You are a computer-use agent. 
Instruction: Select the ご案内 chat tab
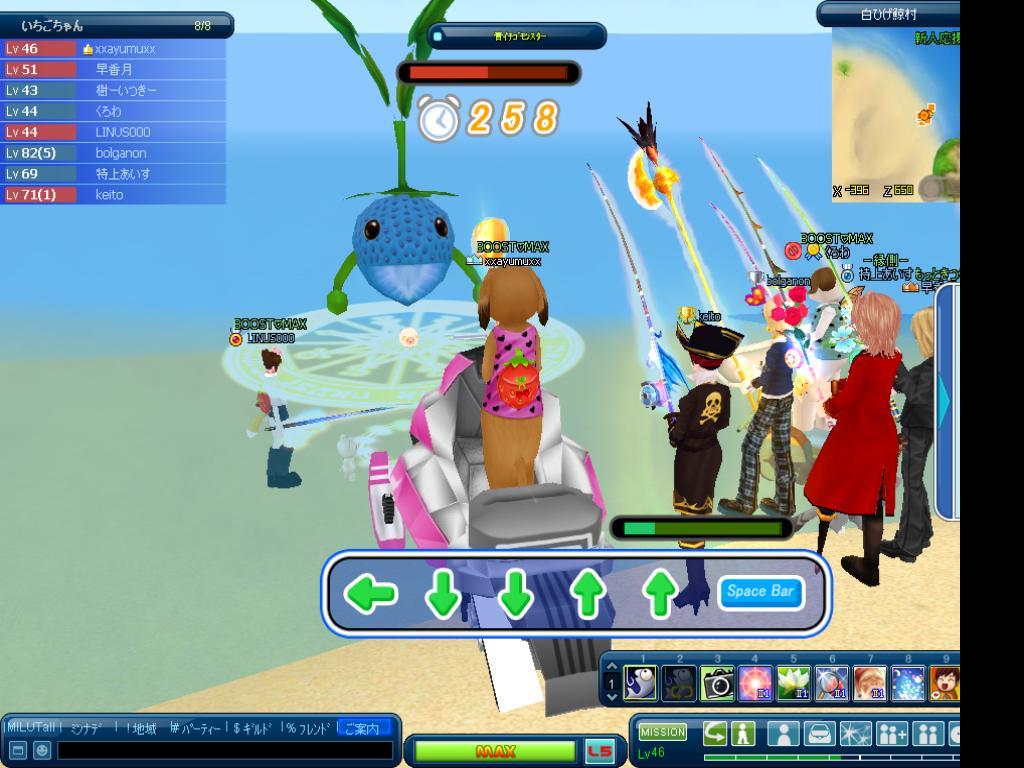364,728
